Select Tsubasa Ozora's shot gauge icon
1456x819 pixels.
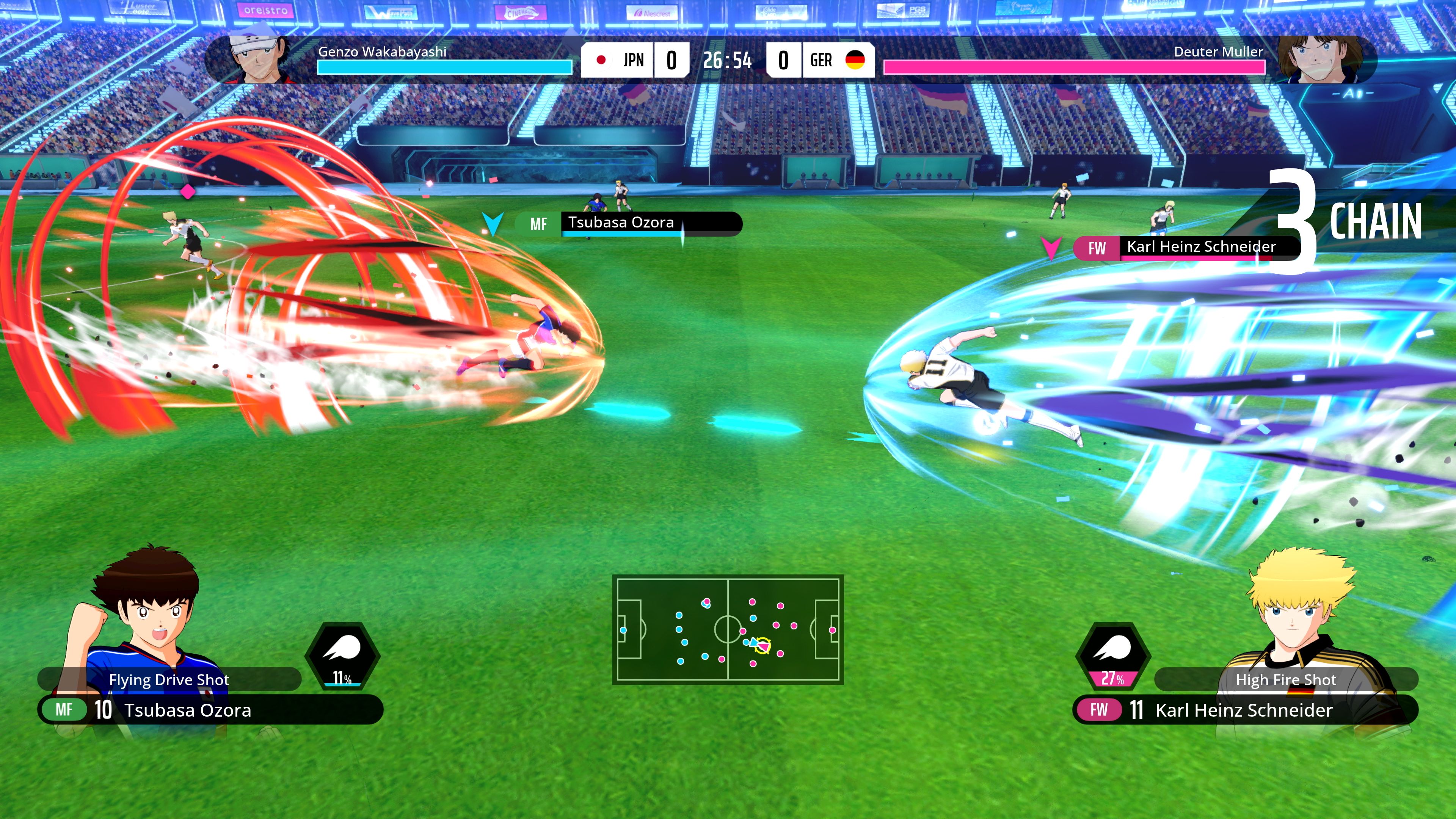(342, 656)
